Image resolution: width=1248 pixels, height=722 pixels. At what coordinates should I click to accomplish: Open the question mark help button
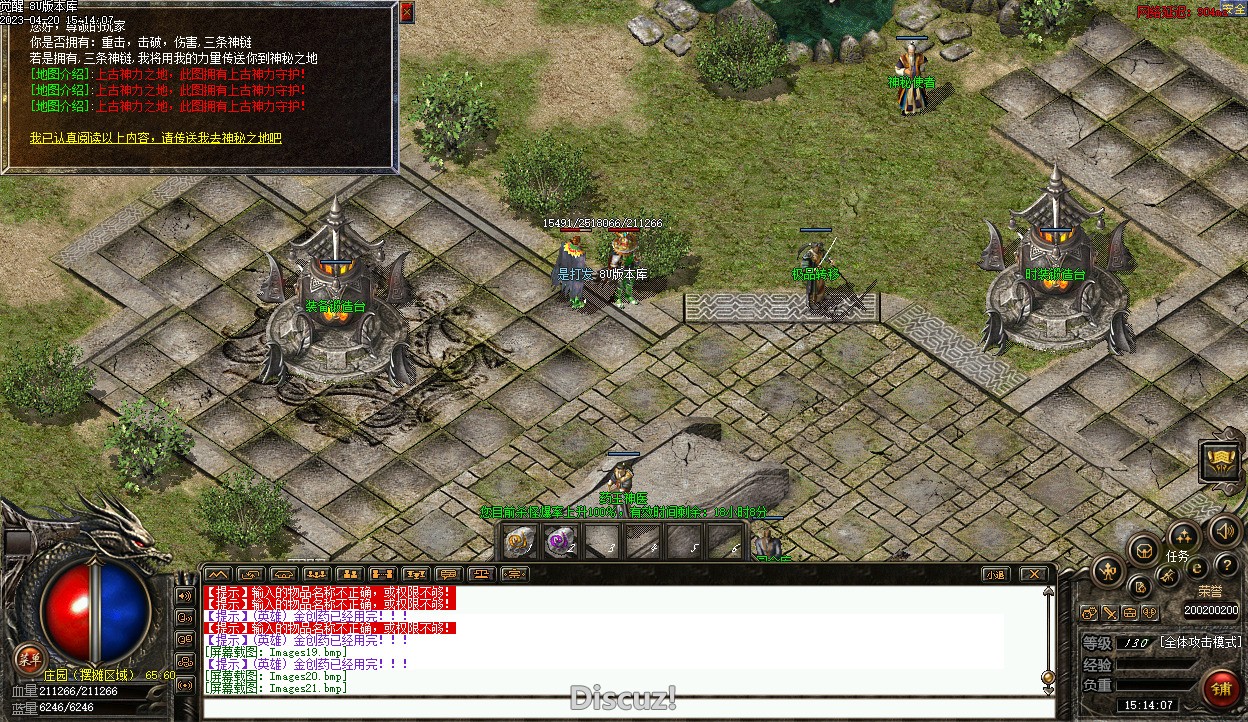(1226, 567)
